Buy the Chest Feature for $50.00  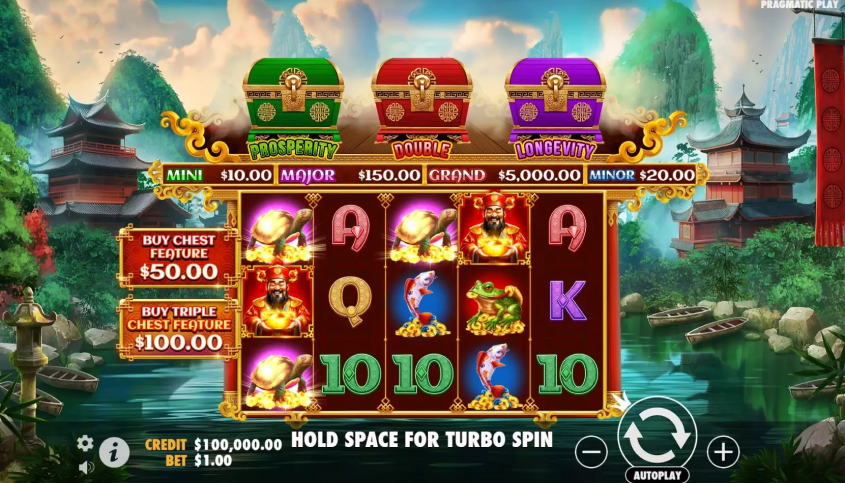click(177, 257)
